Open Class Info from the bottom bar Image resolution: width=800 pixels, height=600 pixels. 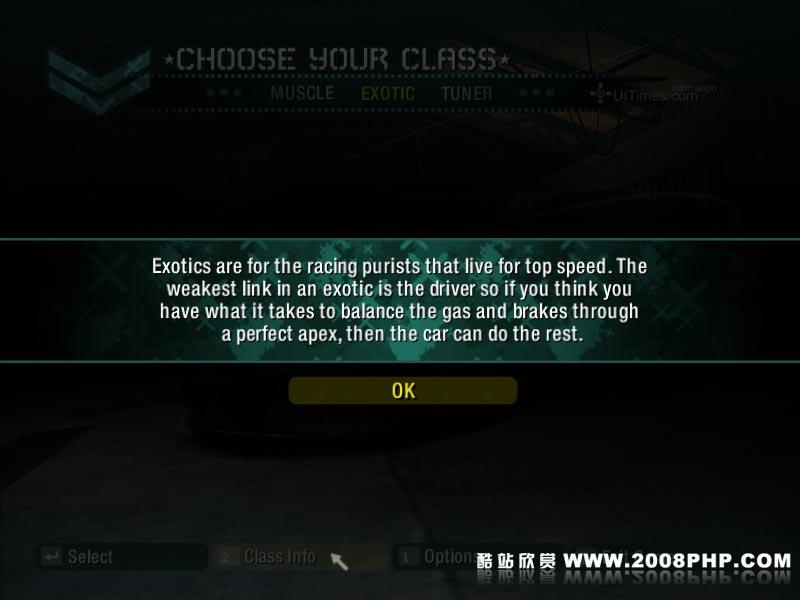[x=280, y=557]
